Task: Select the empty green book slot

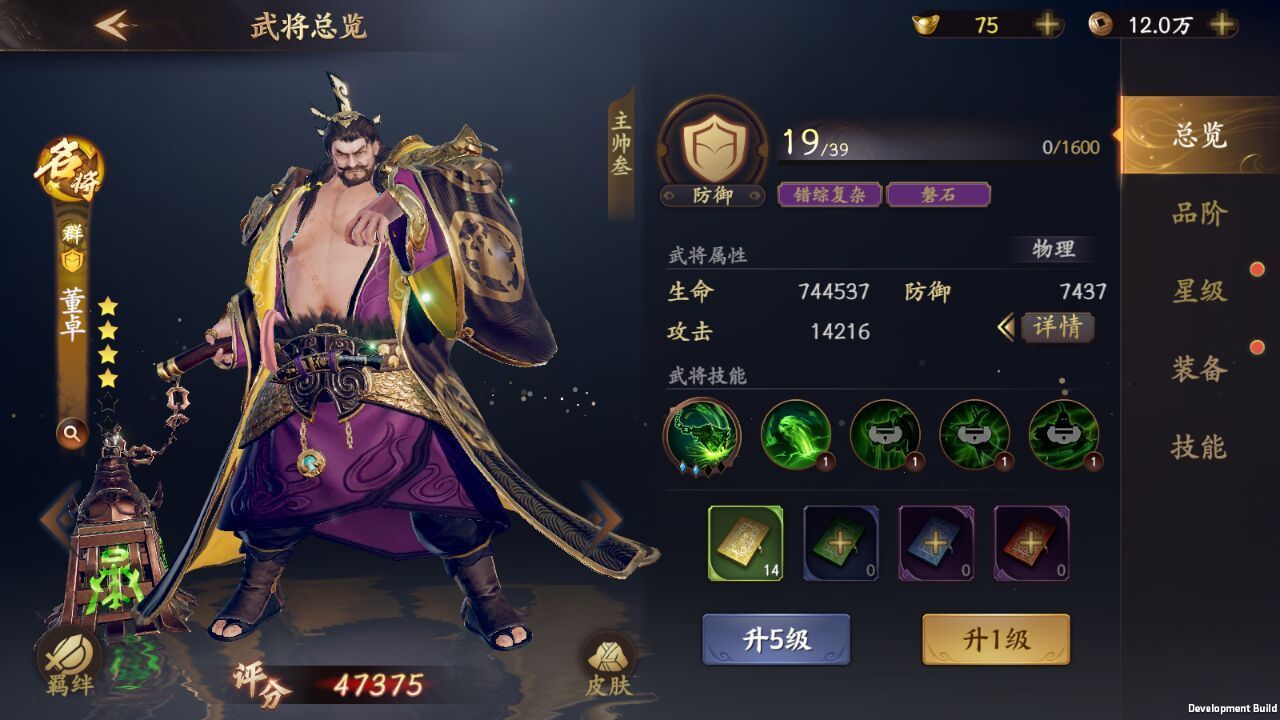Action: (x=840, y=545)
